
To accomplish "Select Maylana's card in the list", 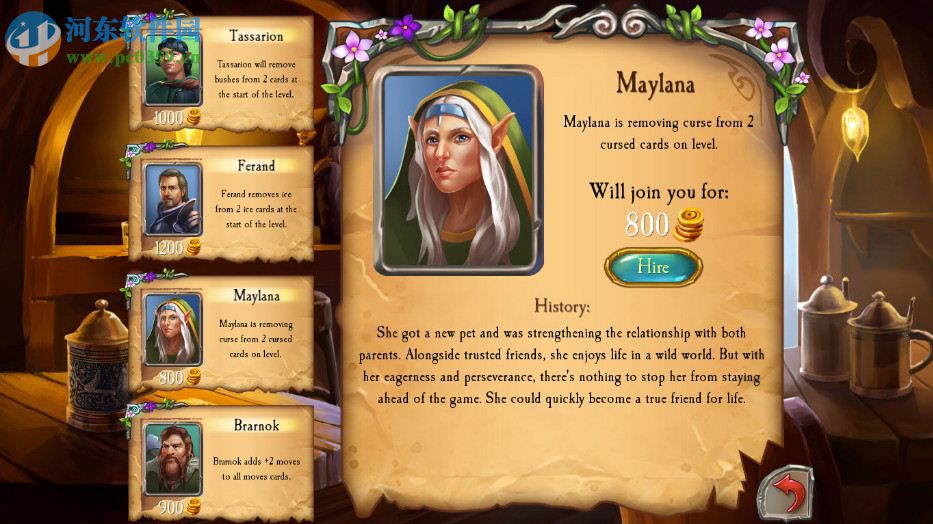I will click(x=222, y=335).
